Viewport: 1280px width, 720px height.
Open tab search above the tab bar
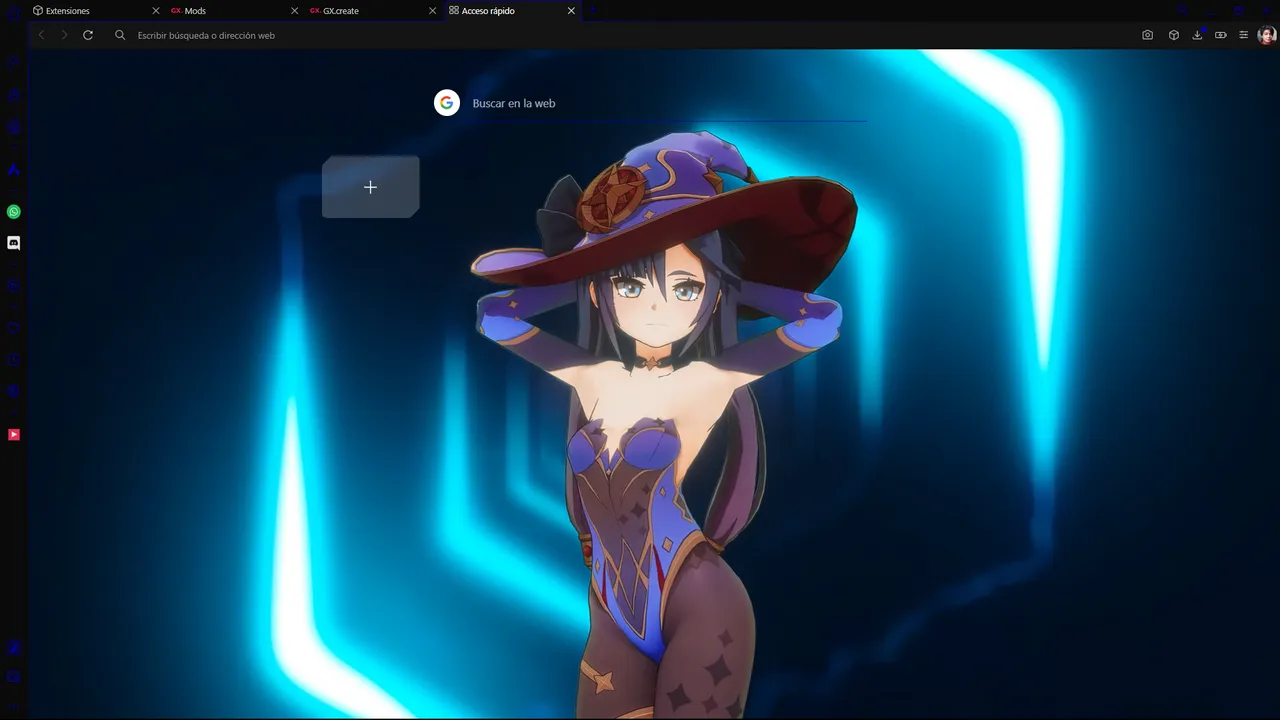[1183, 10]
